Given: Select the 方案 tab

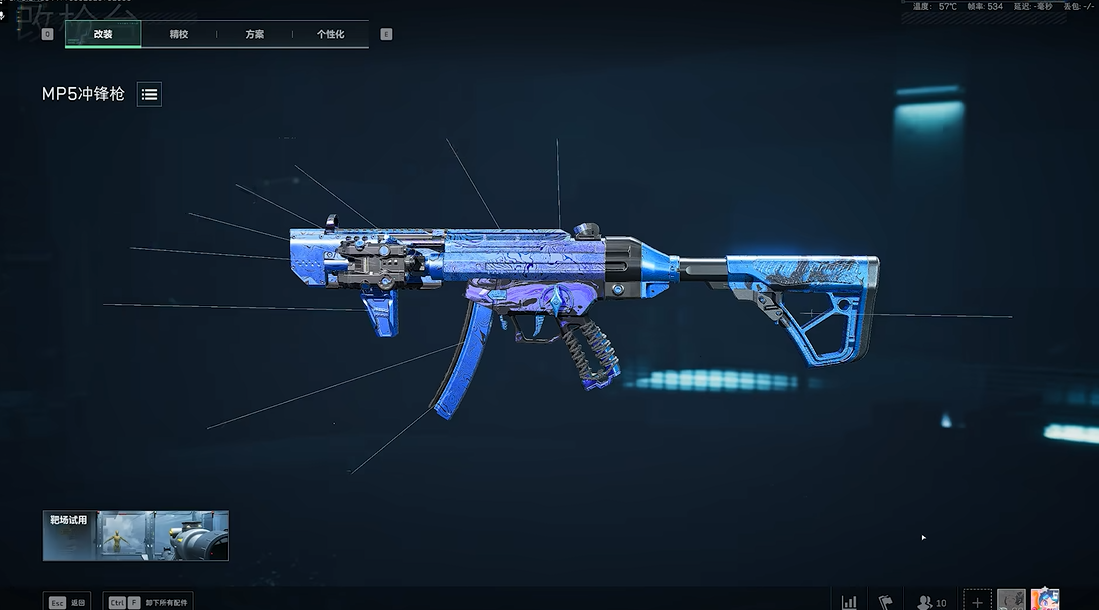Looking at the screenshot, I should pos(255,34).
